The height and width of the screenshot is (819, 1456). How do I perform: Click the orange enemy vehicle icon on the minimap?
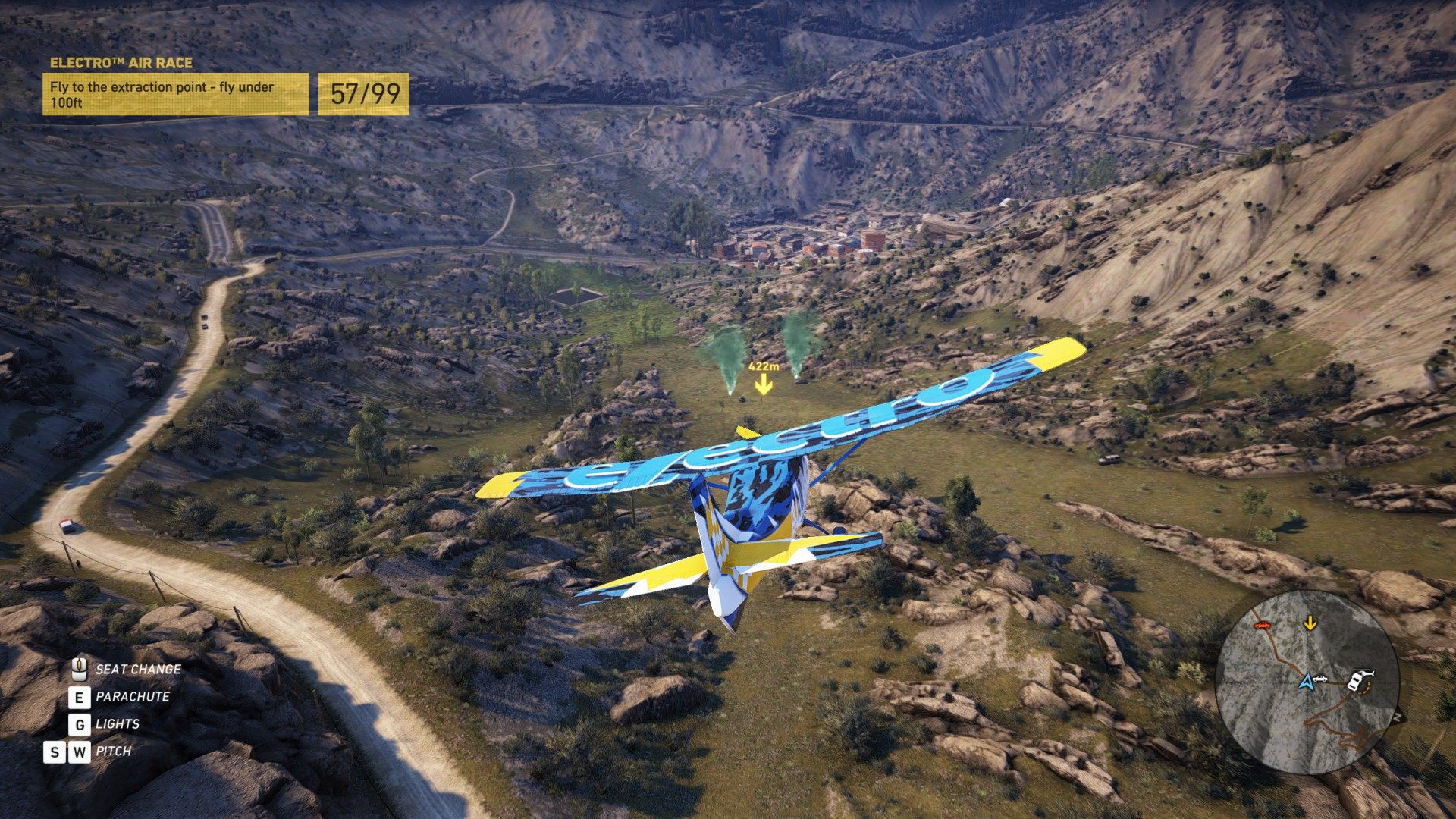click(x=1263, y=625)
